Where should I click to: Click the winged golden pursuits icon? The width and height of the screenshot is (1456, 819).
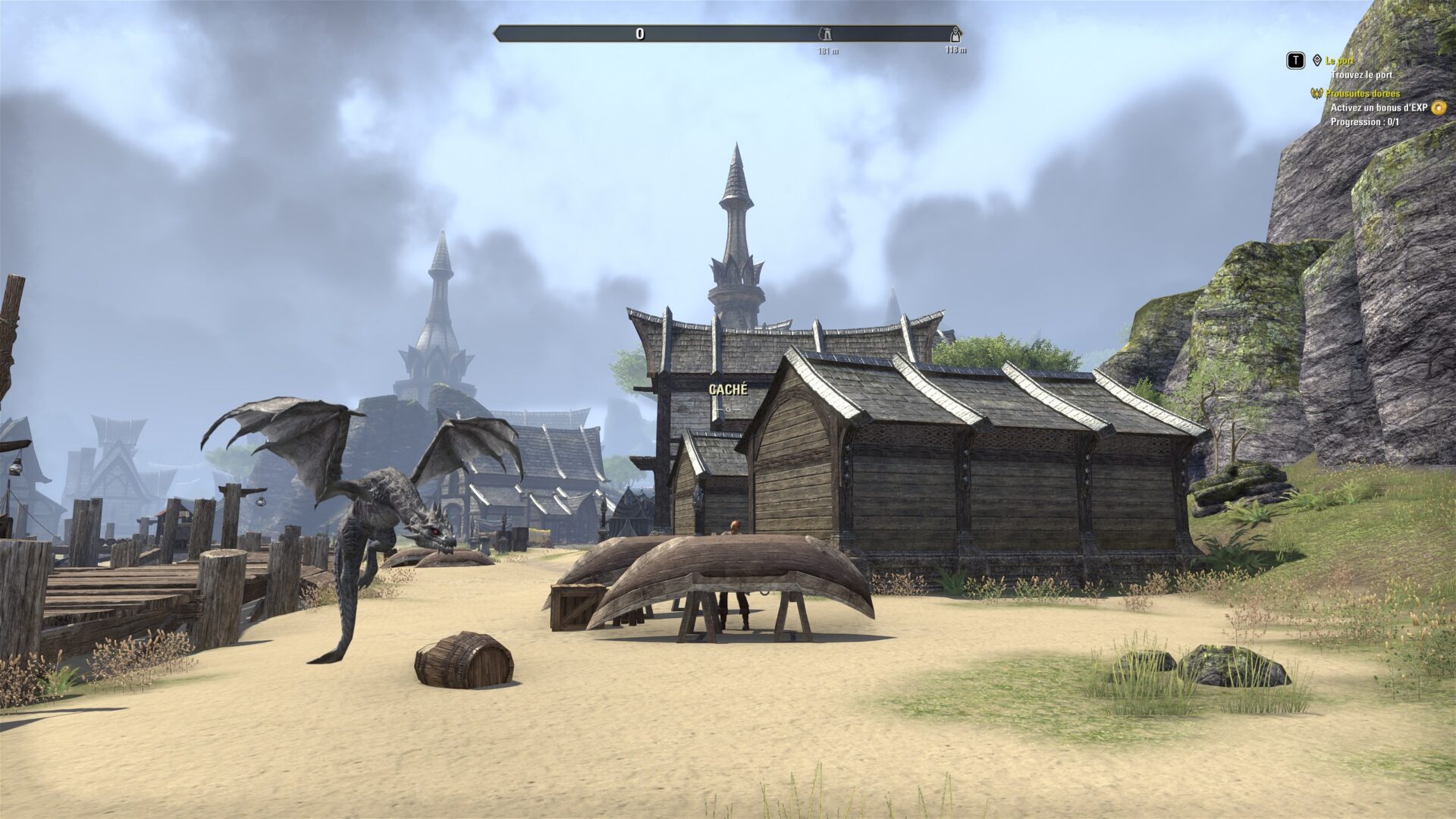[x=1316, y=94]
